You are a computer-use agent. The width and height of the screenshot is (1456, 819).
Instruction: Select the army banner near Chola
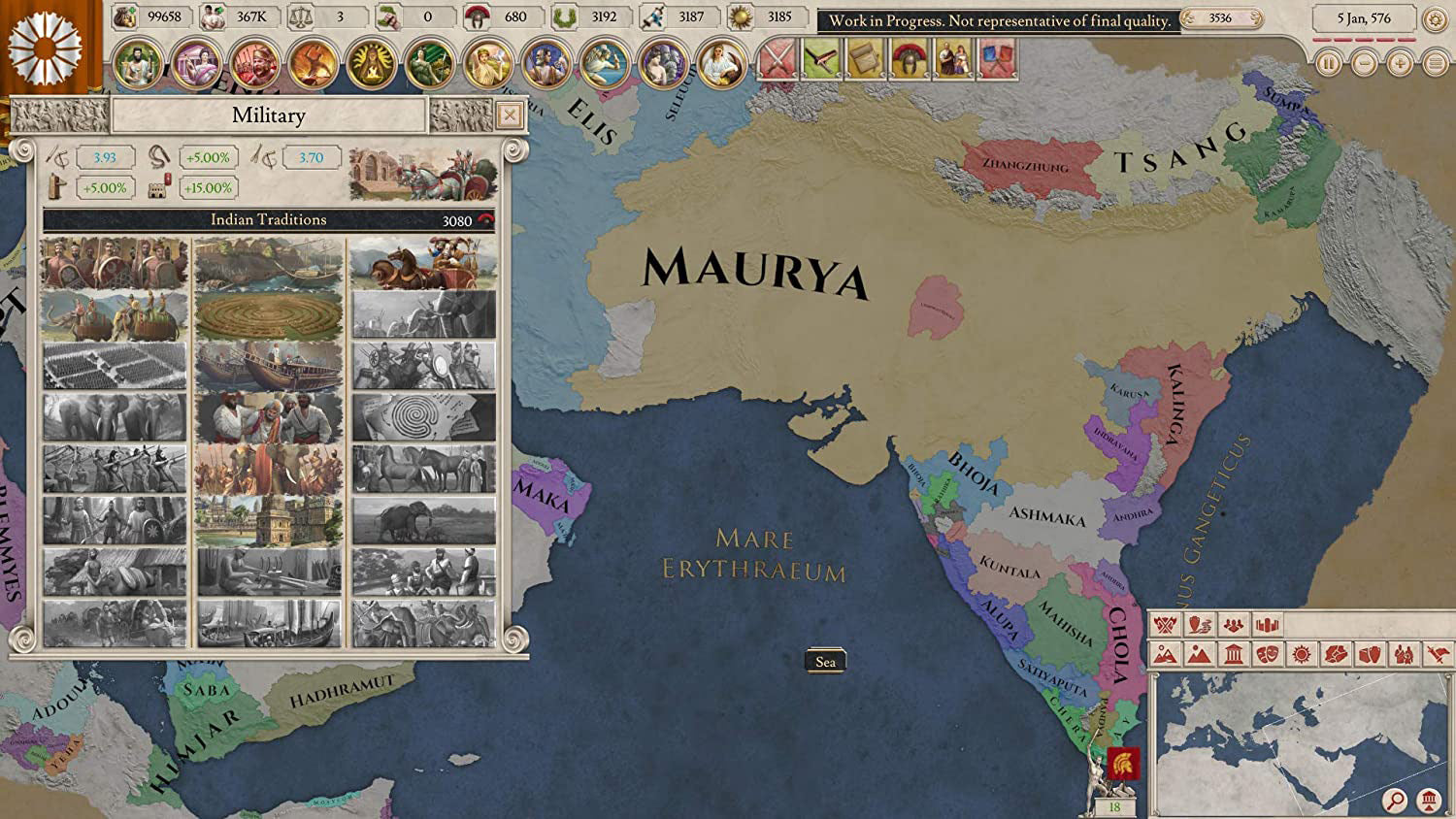click(1123, 766)
